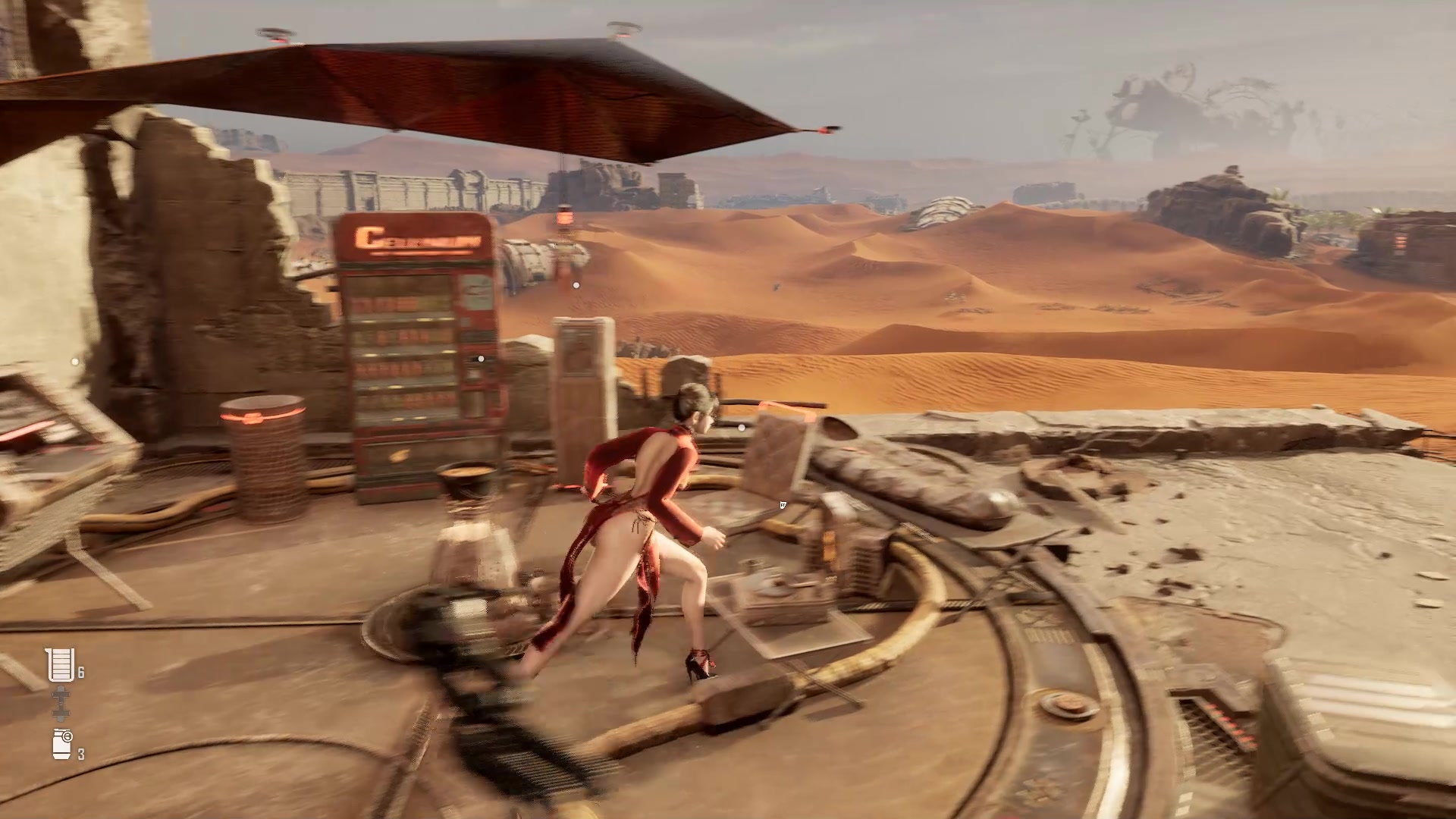This screenshot has height=819, width=1456.
Task: Select the glowing C-brand vending machine sign
Action: coord(416,237)
